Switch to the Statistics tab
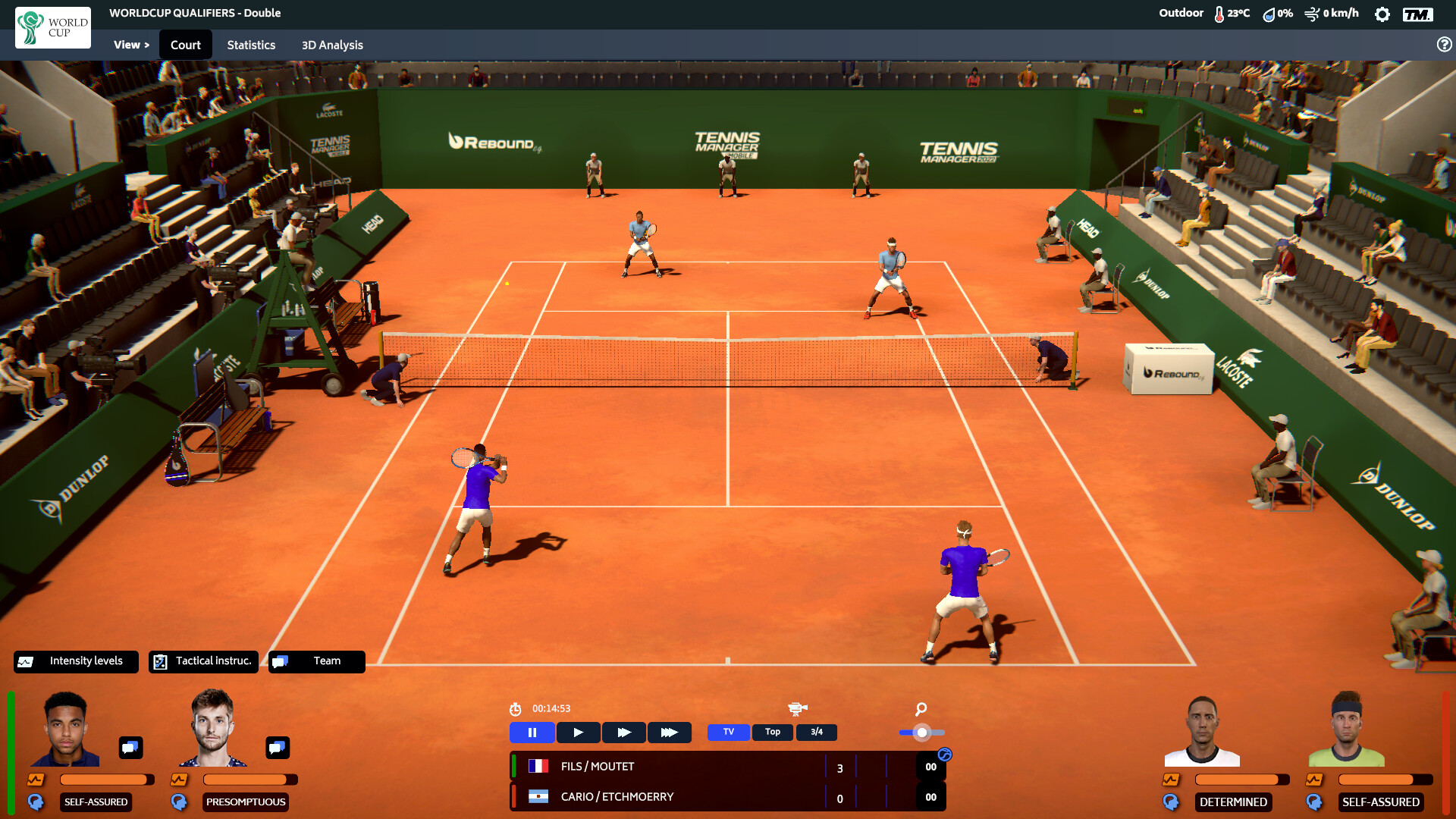 251,45
